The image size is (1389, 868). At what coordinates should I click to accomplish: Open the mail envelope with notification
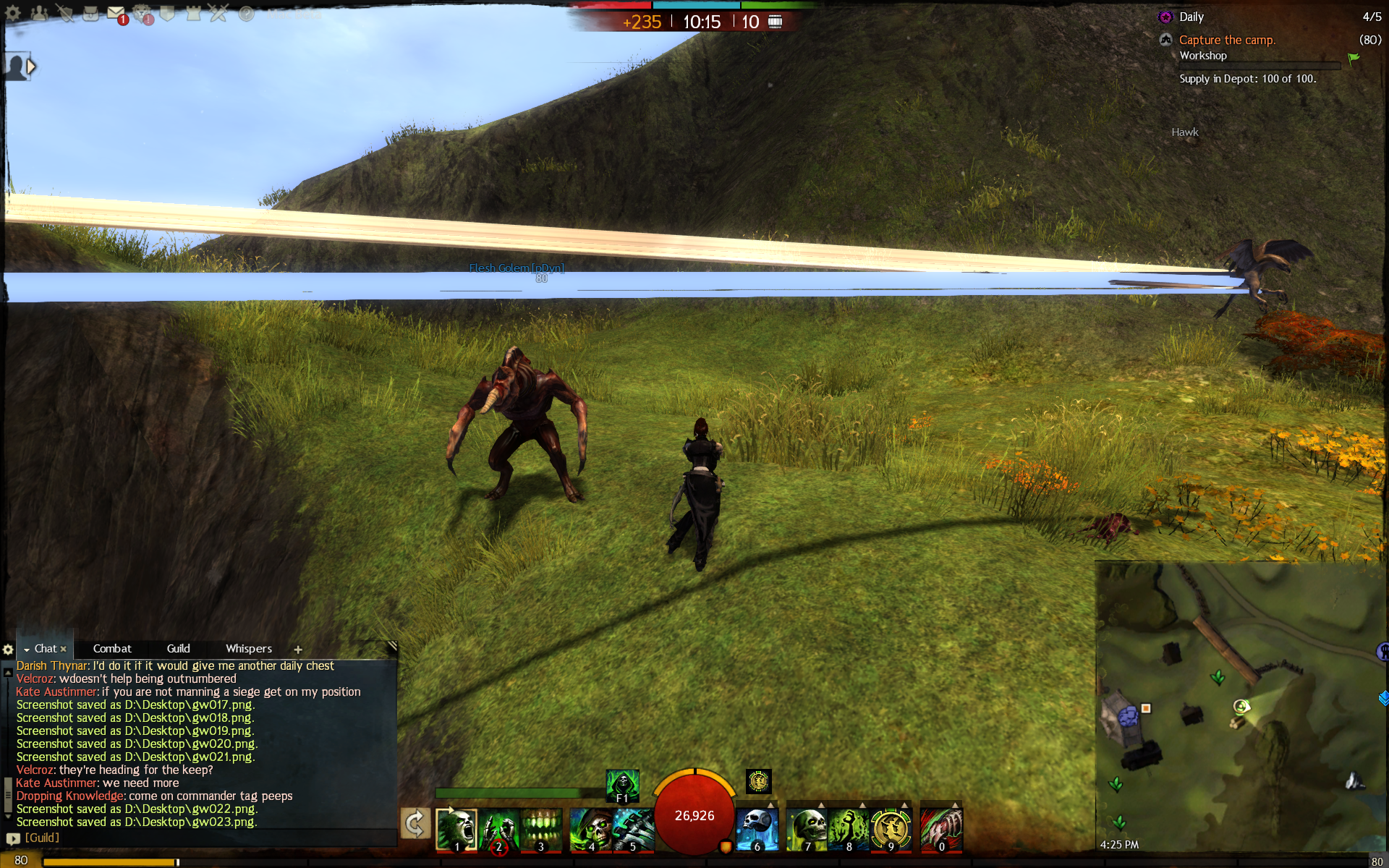coord(116,13)
